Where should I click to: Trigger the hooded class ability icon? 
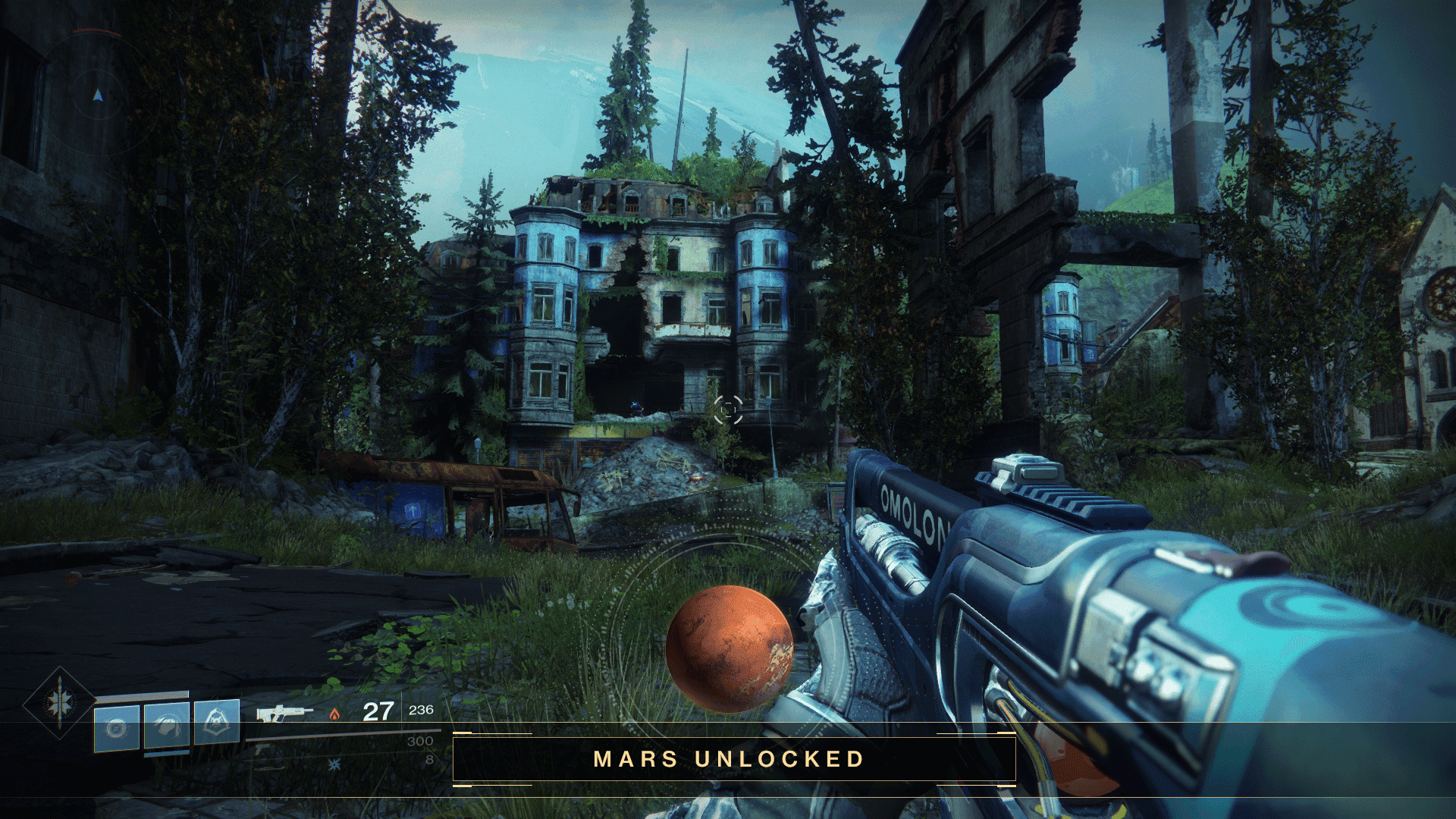pos(217,721)
